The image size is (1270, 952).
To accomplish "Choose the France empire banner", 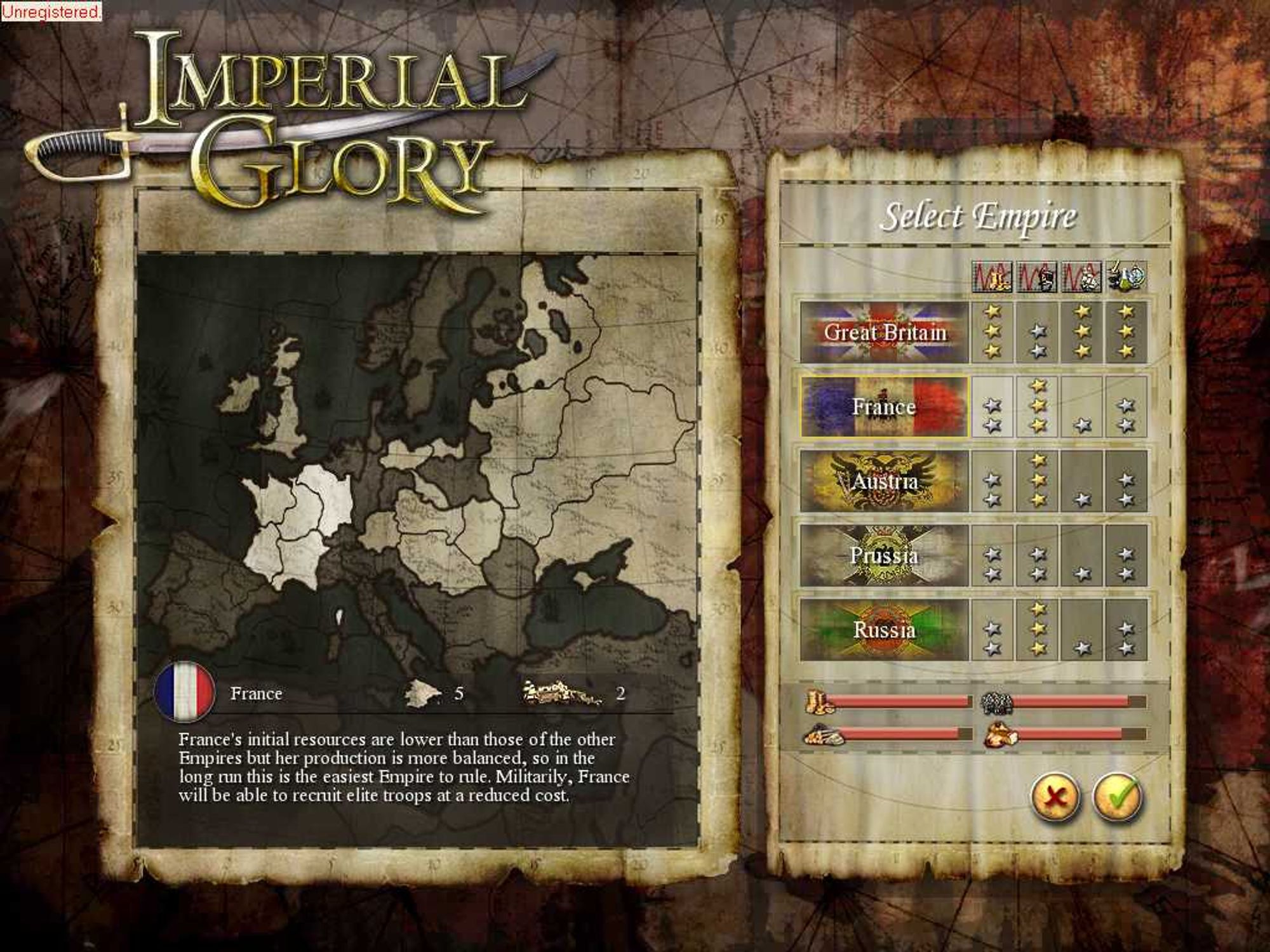I will pyautogui.click(x=884, y=406).
